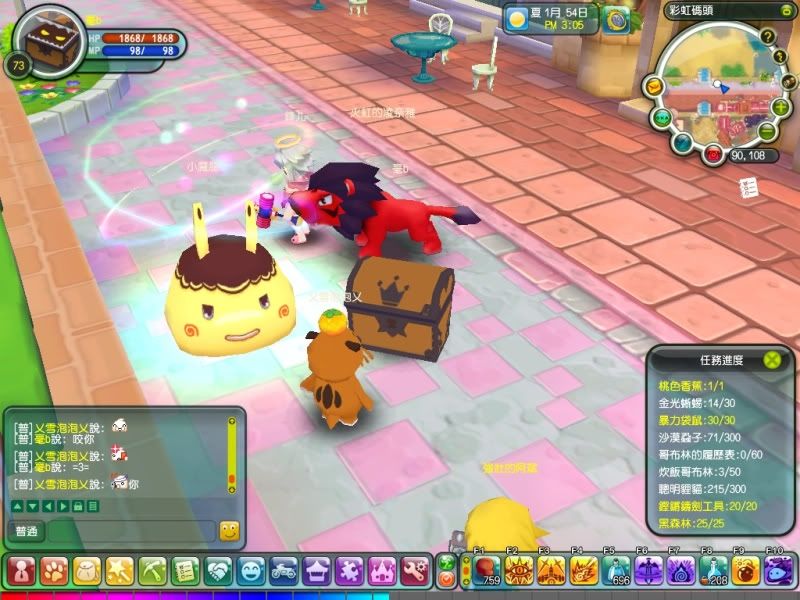This screenshot has width=800, height=600.
Task: Open the smiley face emotes menu
Action: pyautogui.click(x=251, y=571)
